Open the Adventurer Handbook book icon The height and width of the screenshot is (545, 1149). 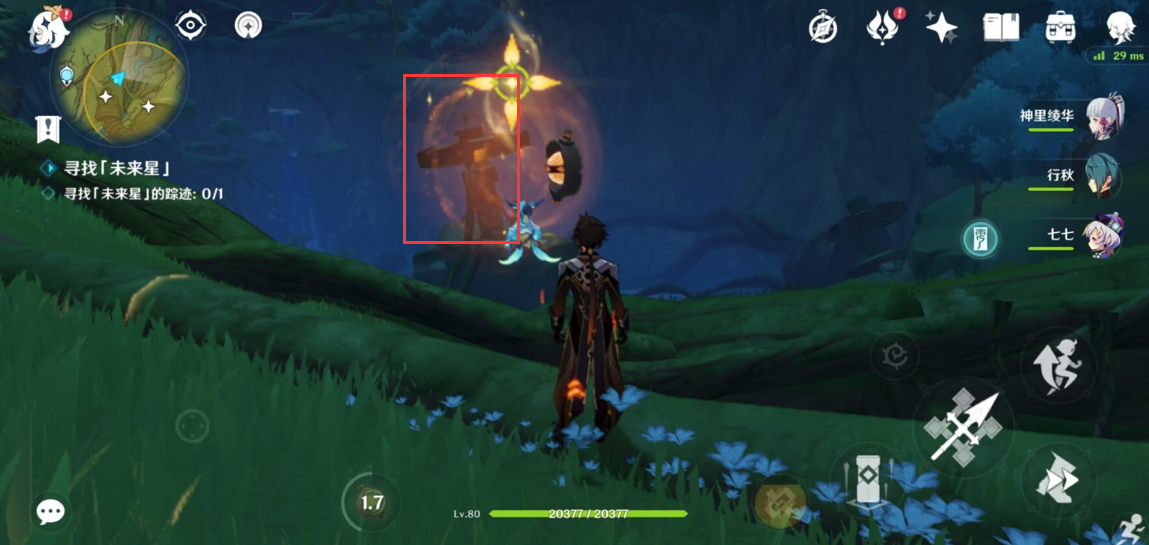[x=1000, y=27]
